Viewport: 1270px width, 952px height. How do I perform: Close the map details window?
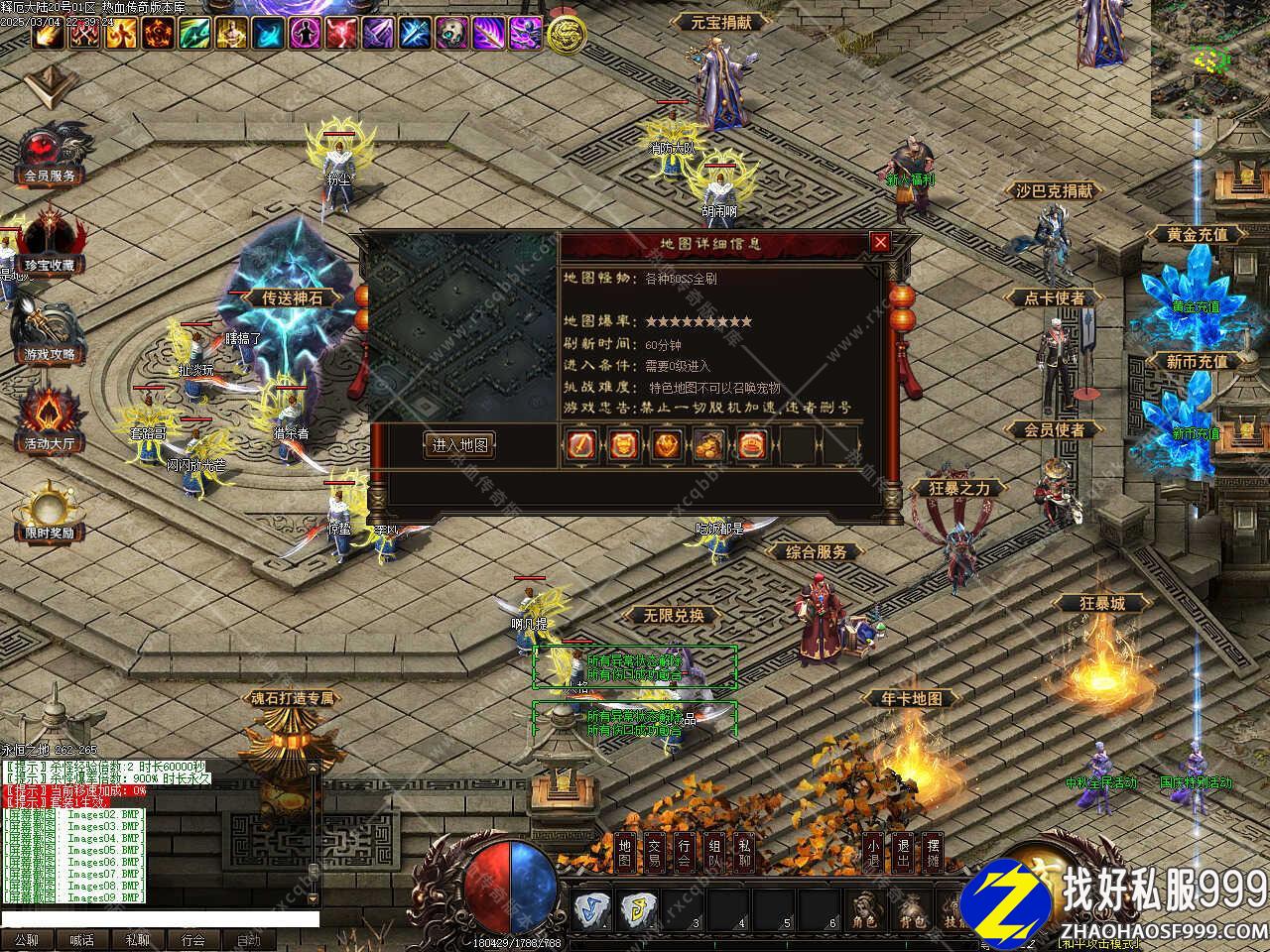pyautogui.click(x=879, y=242)
